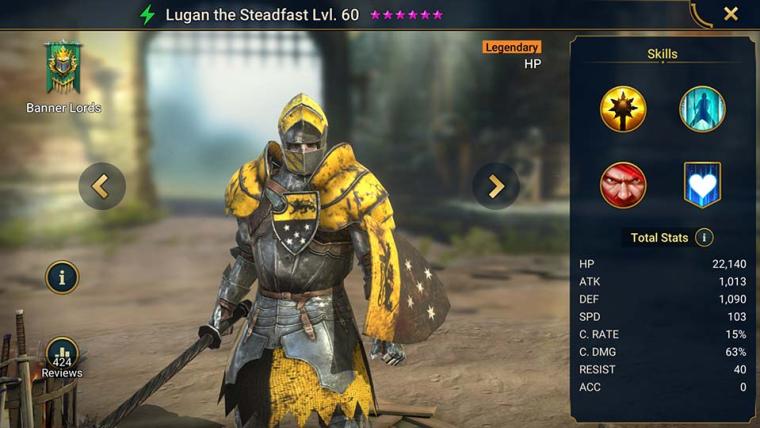Select the blue heart banner aura skill
760x428 pixels.
coord(702,185)
